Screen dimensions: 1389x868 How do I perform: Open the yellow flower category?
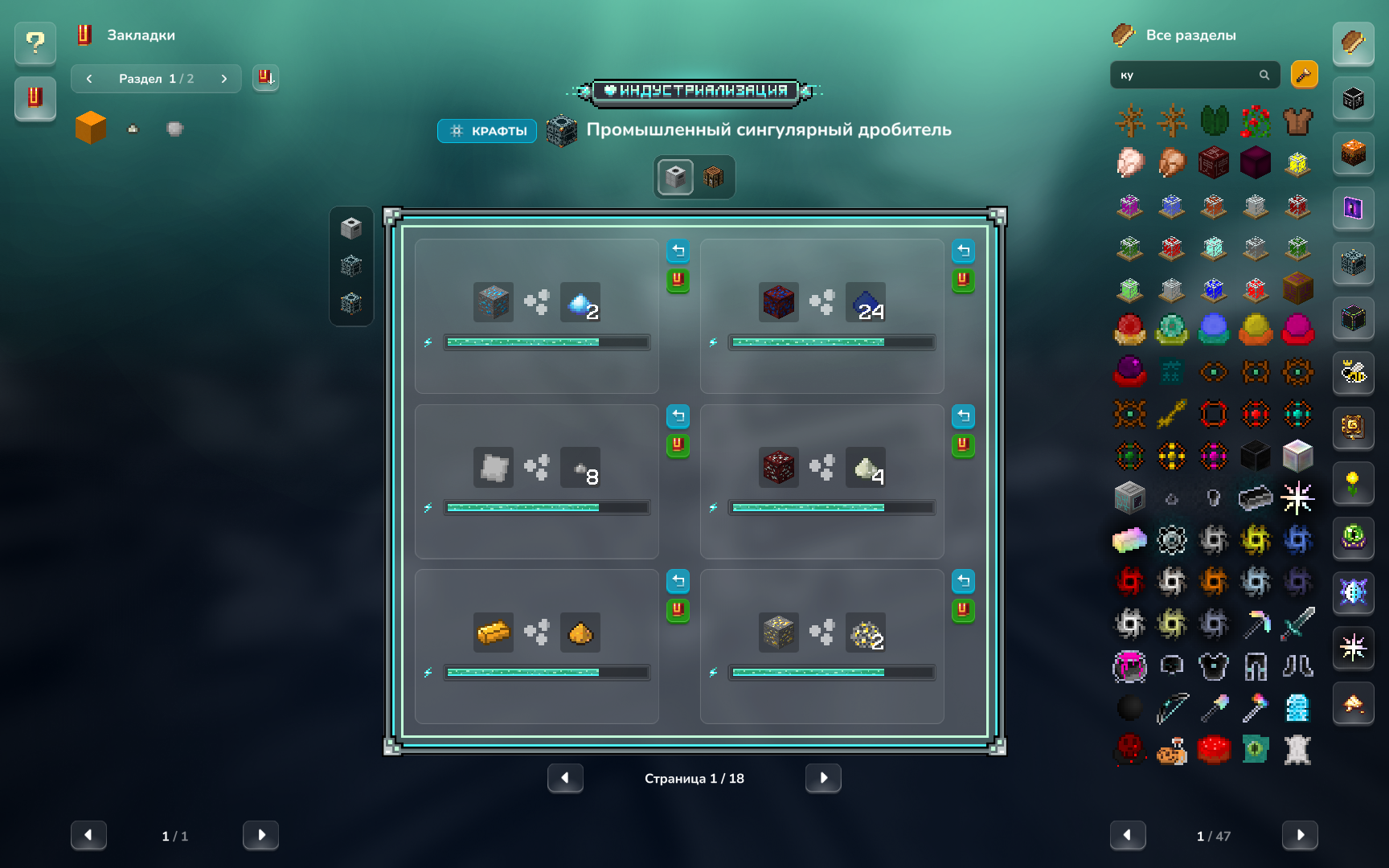point(1354,483)
